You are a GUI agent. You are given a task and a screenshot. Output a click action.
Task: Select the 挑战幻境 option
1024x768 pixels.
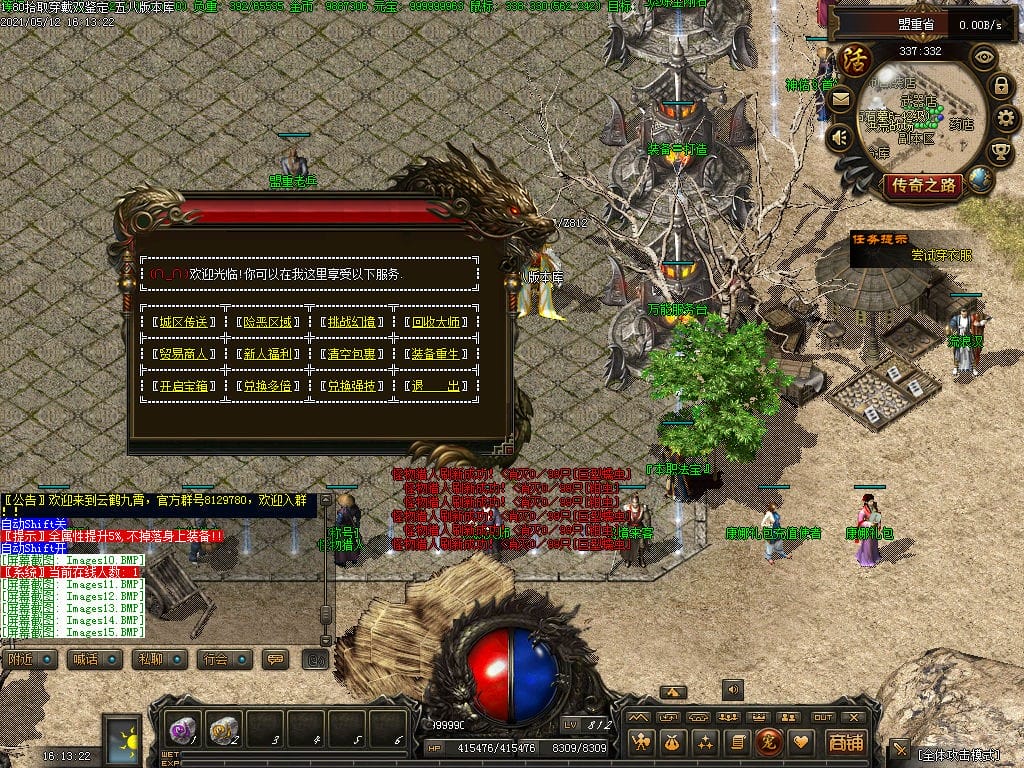(x=354, y=322)
